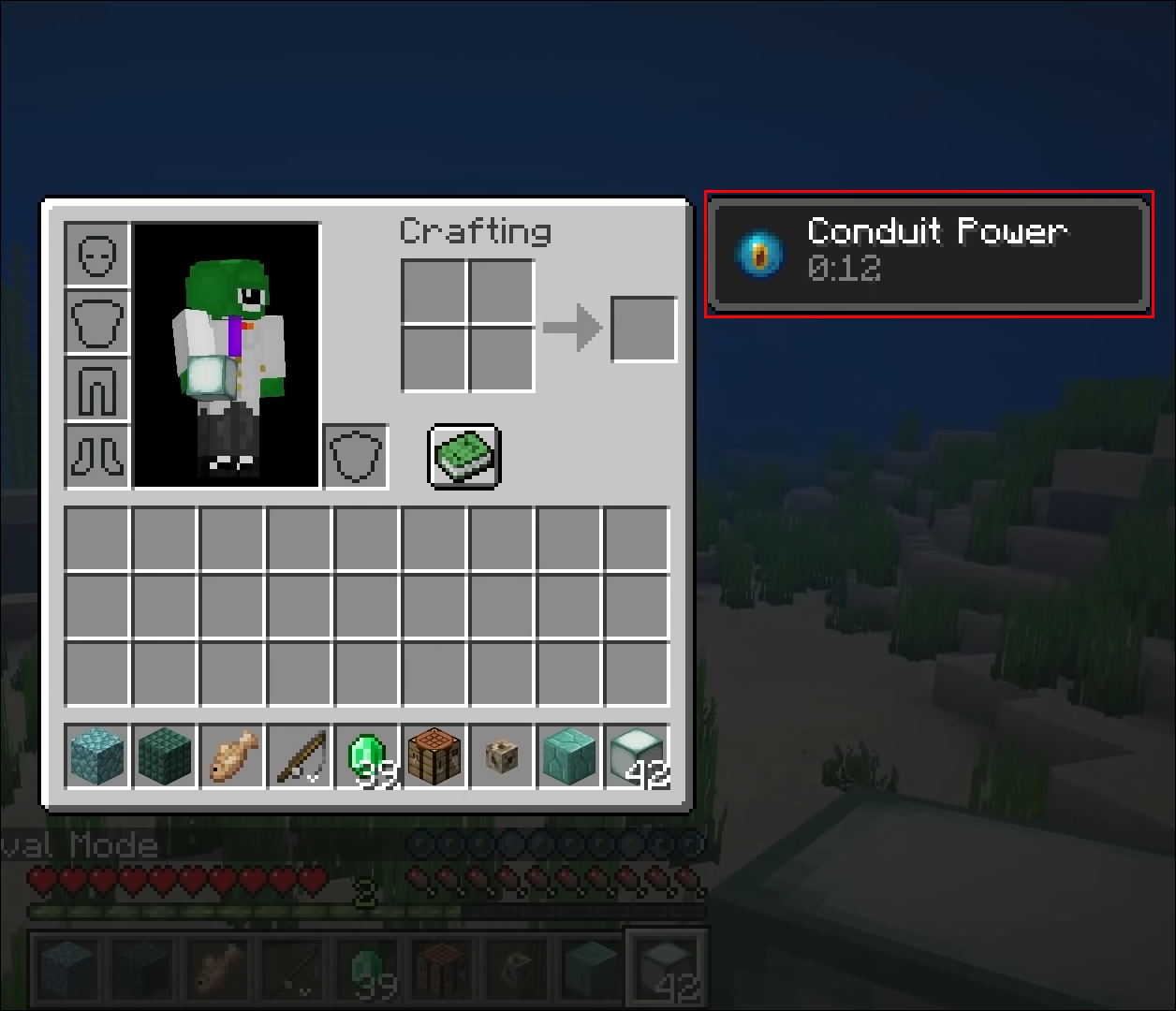Image resolution: width=1176 pixels, height=1011 pixels.
Task: Click the empty helmet armor slot
Action: point(97,254)
